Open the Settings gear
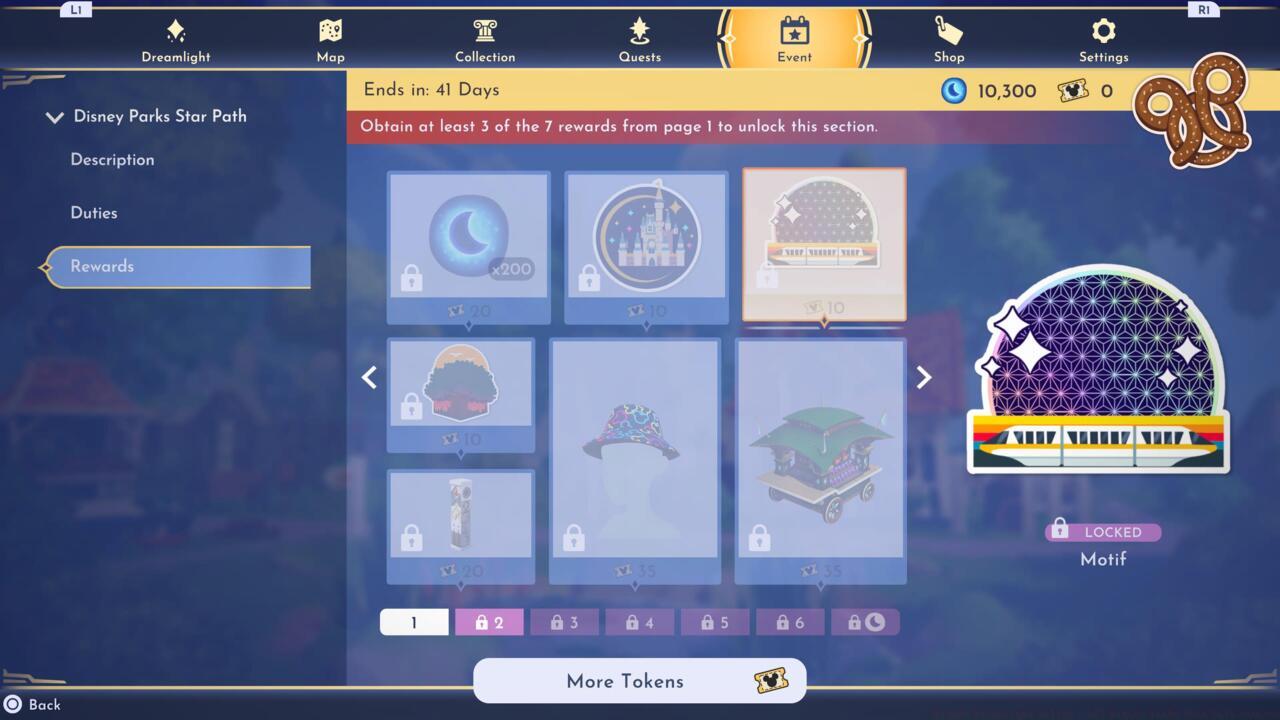Viewport: 1280px width, 720px height. point(1103,38)
